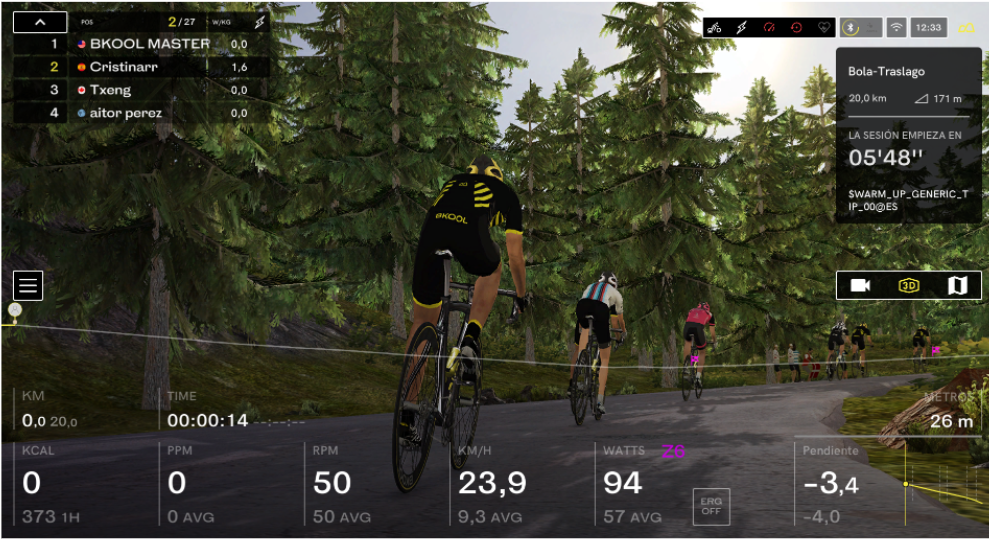Click the trainer bike sensor icon
989x540 pixels.
pos(715,28)
